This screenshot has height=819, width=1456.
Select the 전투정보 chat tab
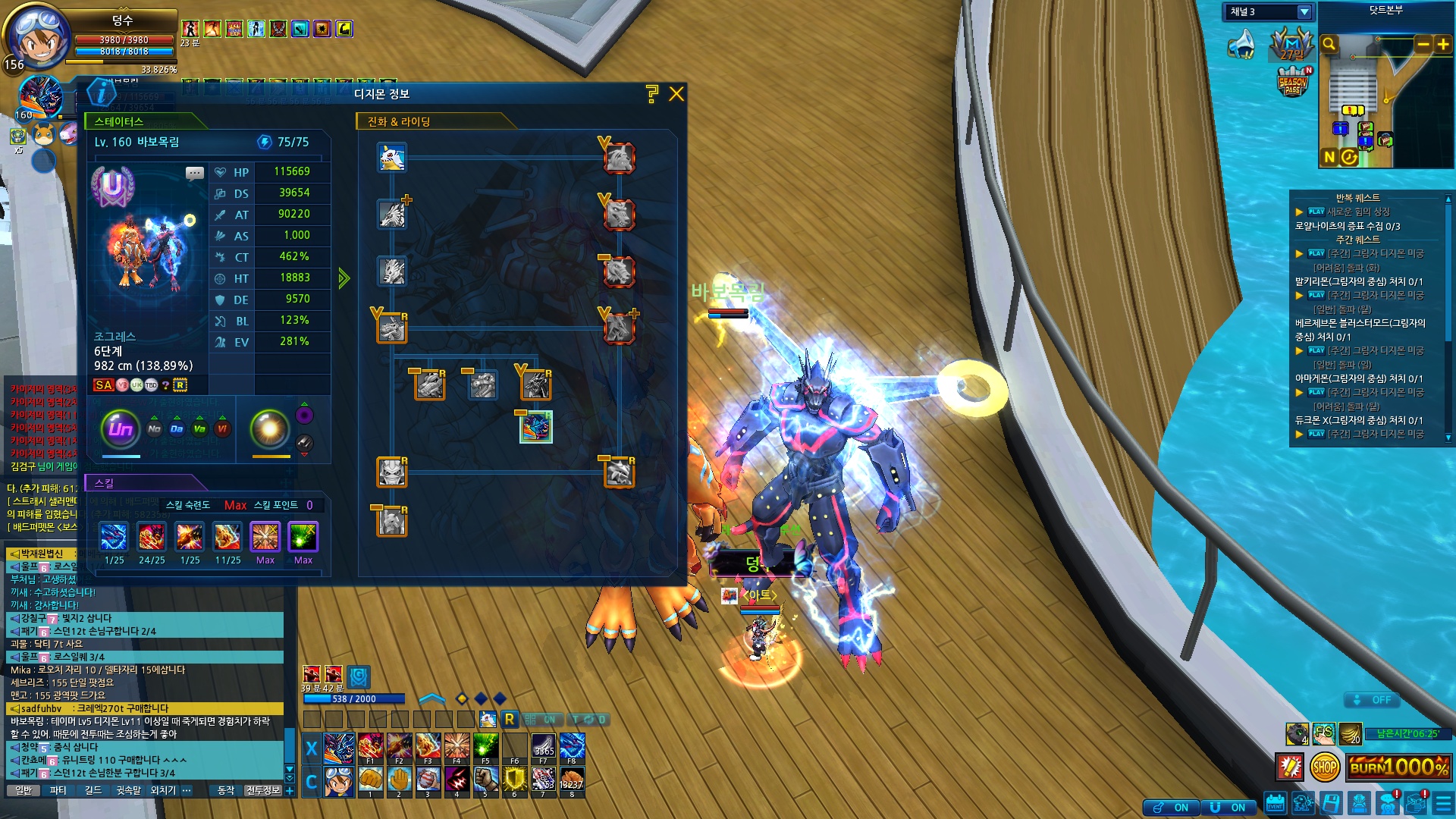pyautogui.click(x=263, y=790)
